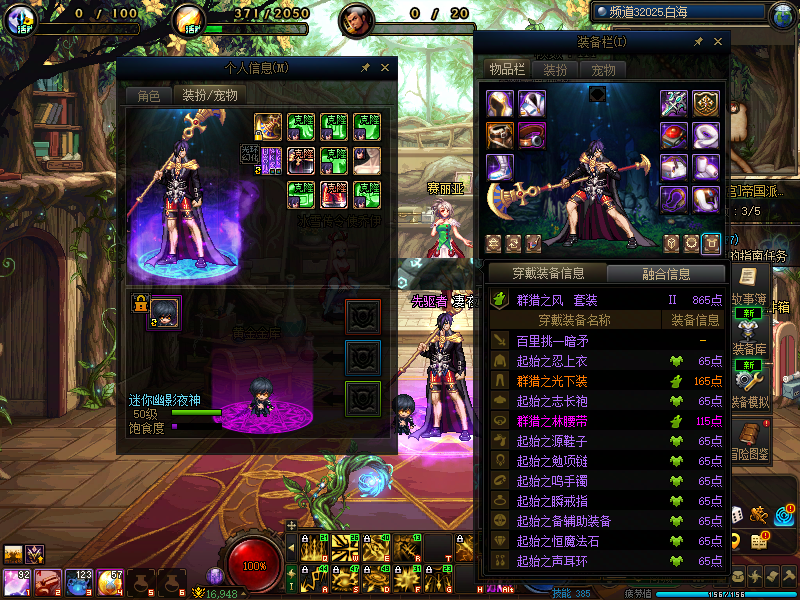The image size is (800, 600).
Task: Switch to the 角色 tab
Action: tap(148, 96)
